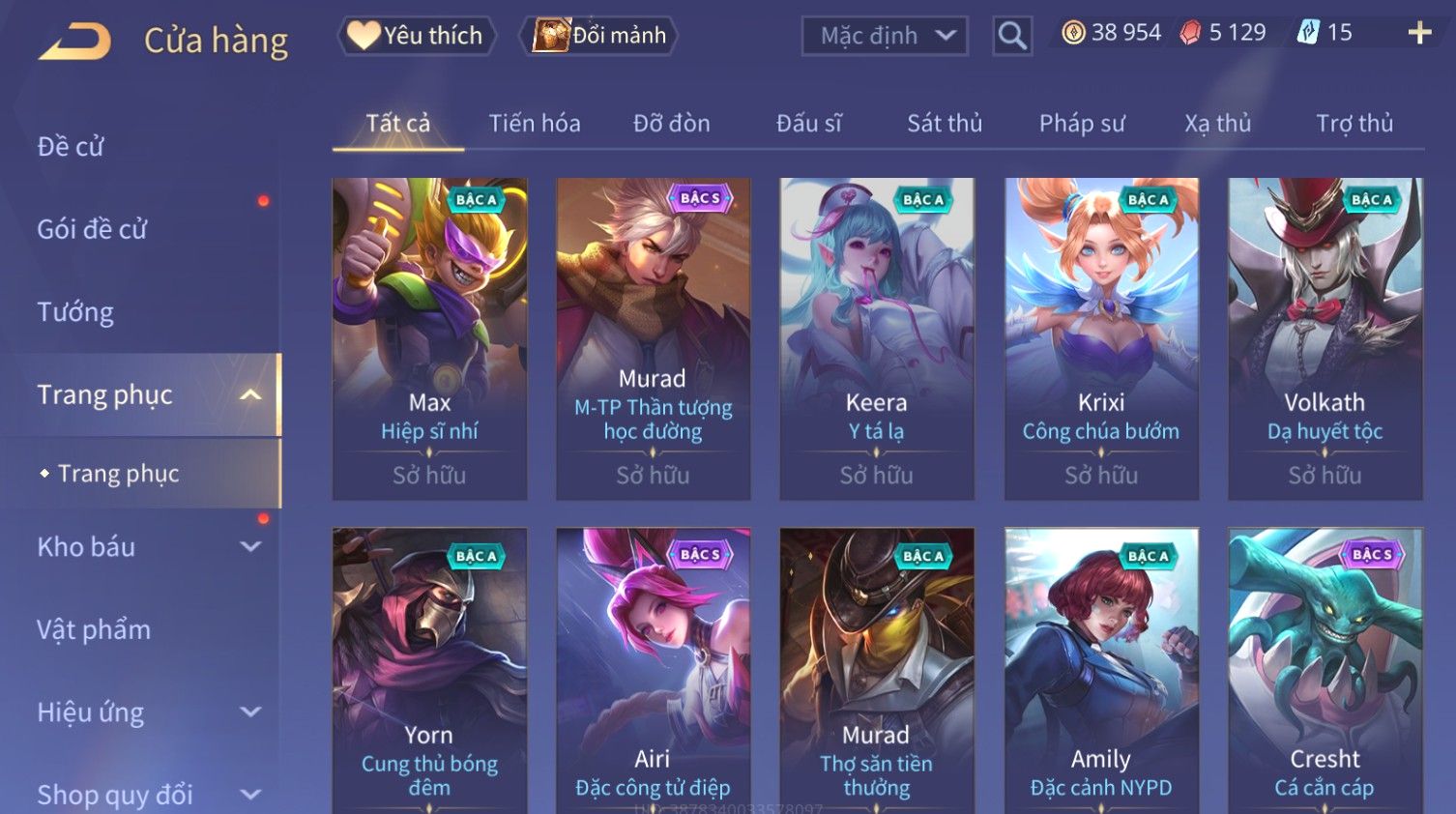Choose the Volkath Dạ huyết tộc card
Image resolution: width=1456 pixels, height=814 pixels.
click(1325, 338)
